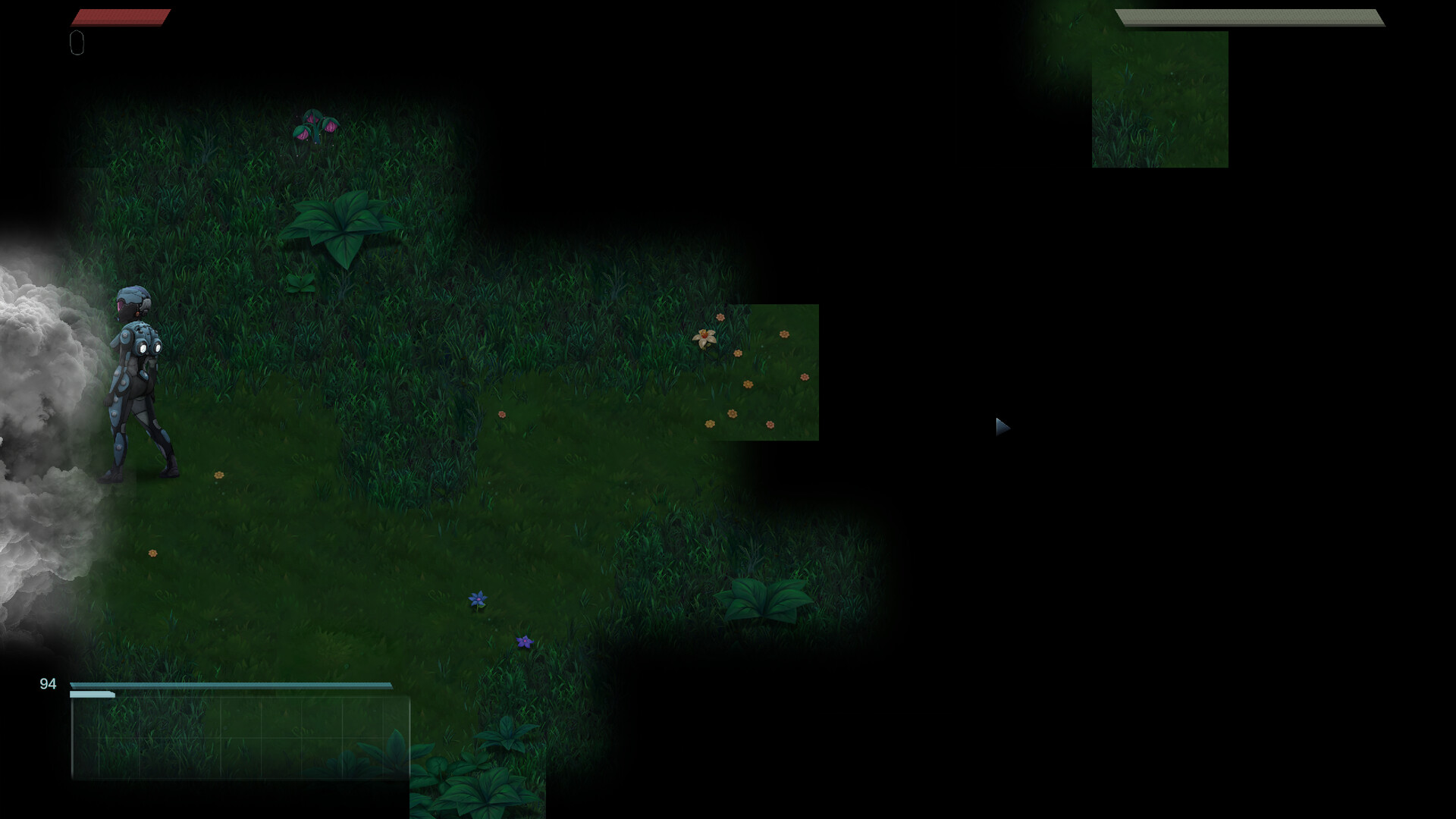The height and width of the screenshot is (819, 1456).
Task: Click the capsule pill icon under the health bar
Action: pos(77,43)
